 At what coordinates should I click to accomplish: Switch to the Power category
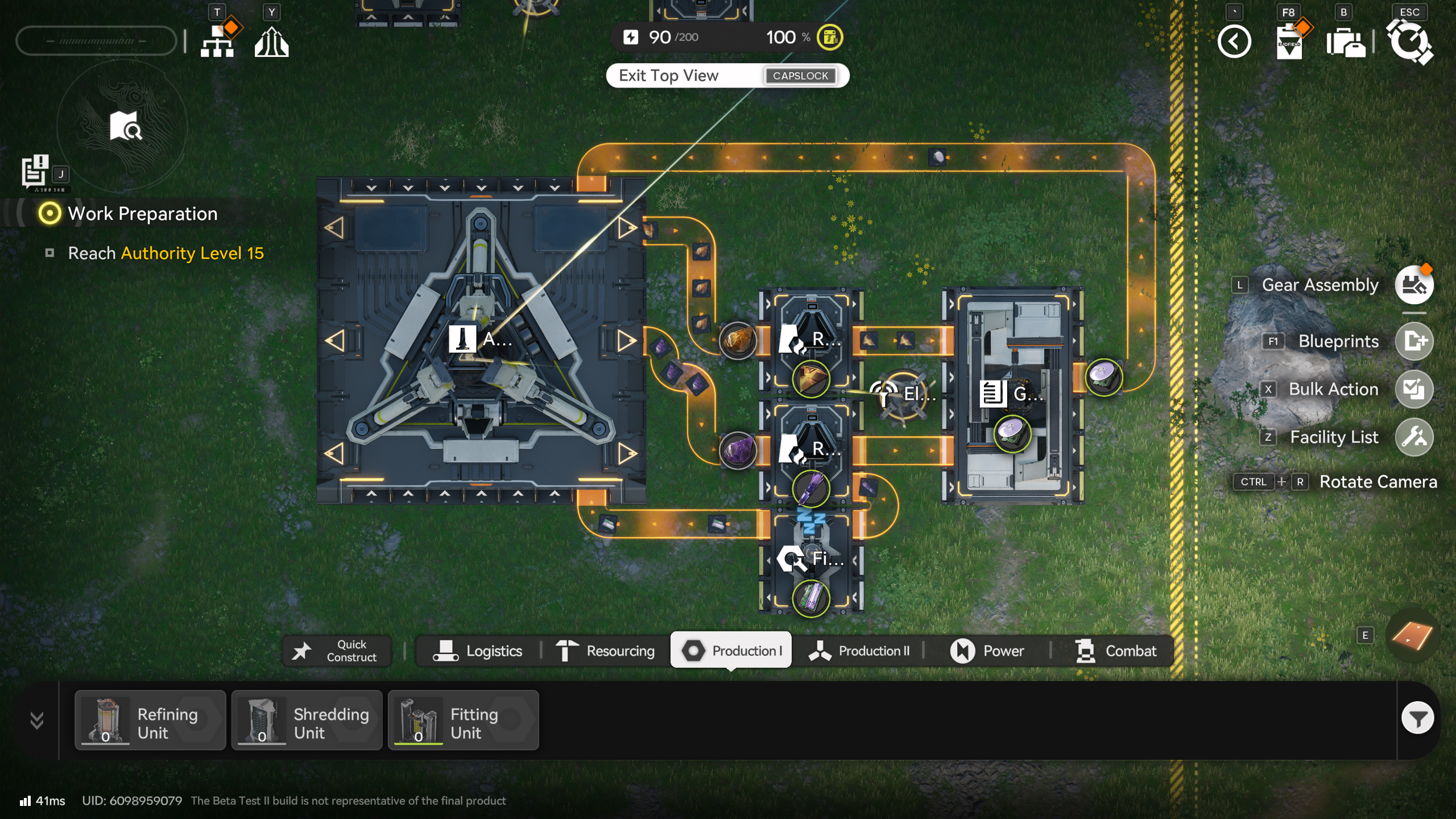point(987,651)
